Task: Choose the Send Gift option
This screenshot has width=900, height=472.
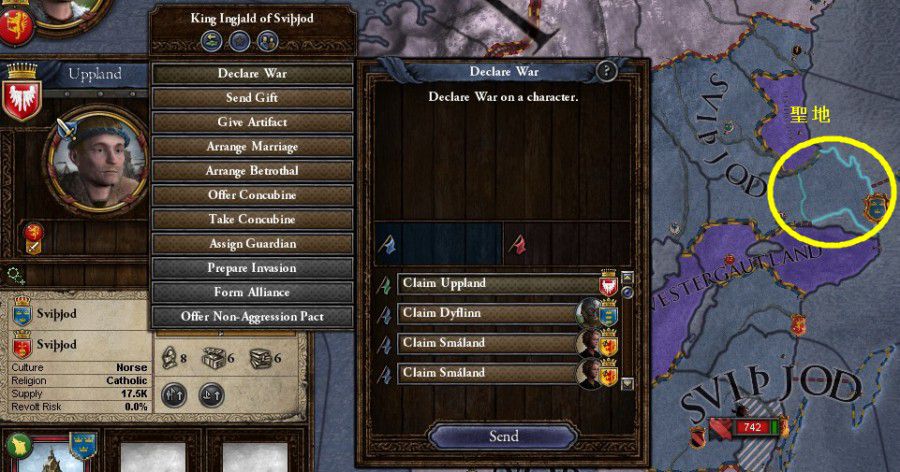Action: pyautogui.click(x=252, y=98)
